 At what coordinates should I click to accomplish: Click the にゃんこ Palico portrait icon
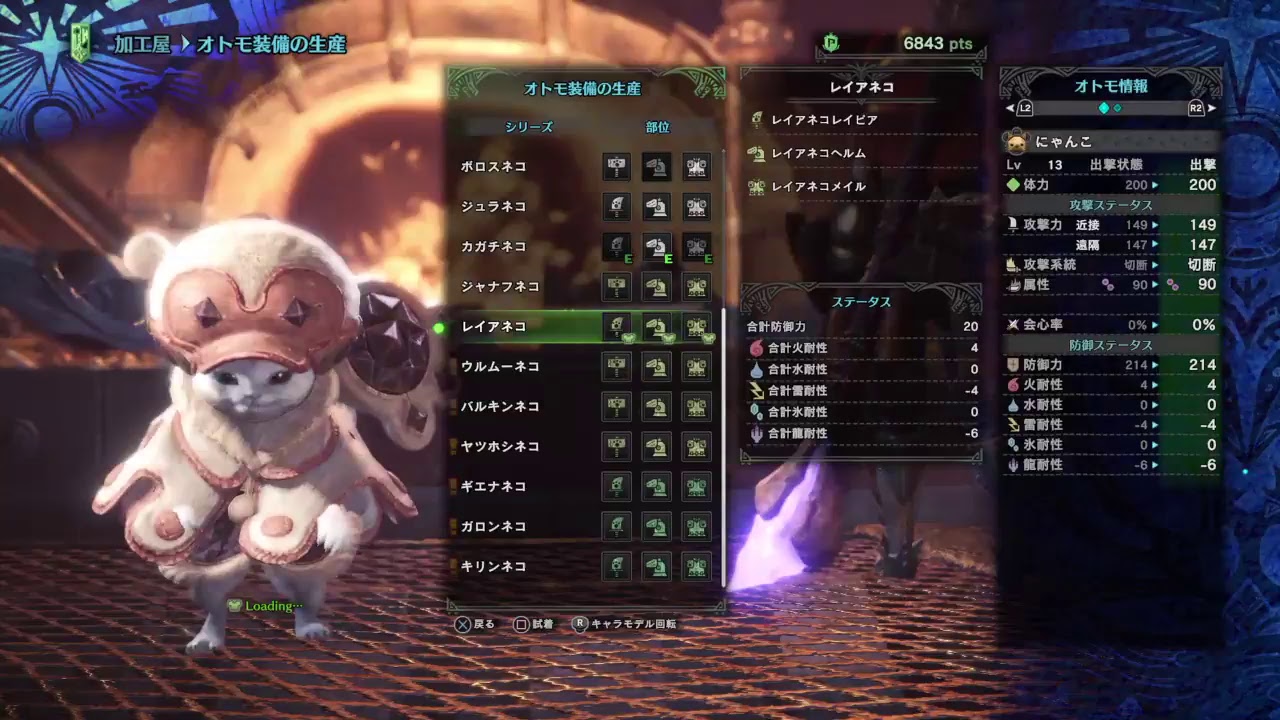pos(1018,142)
